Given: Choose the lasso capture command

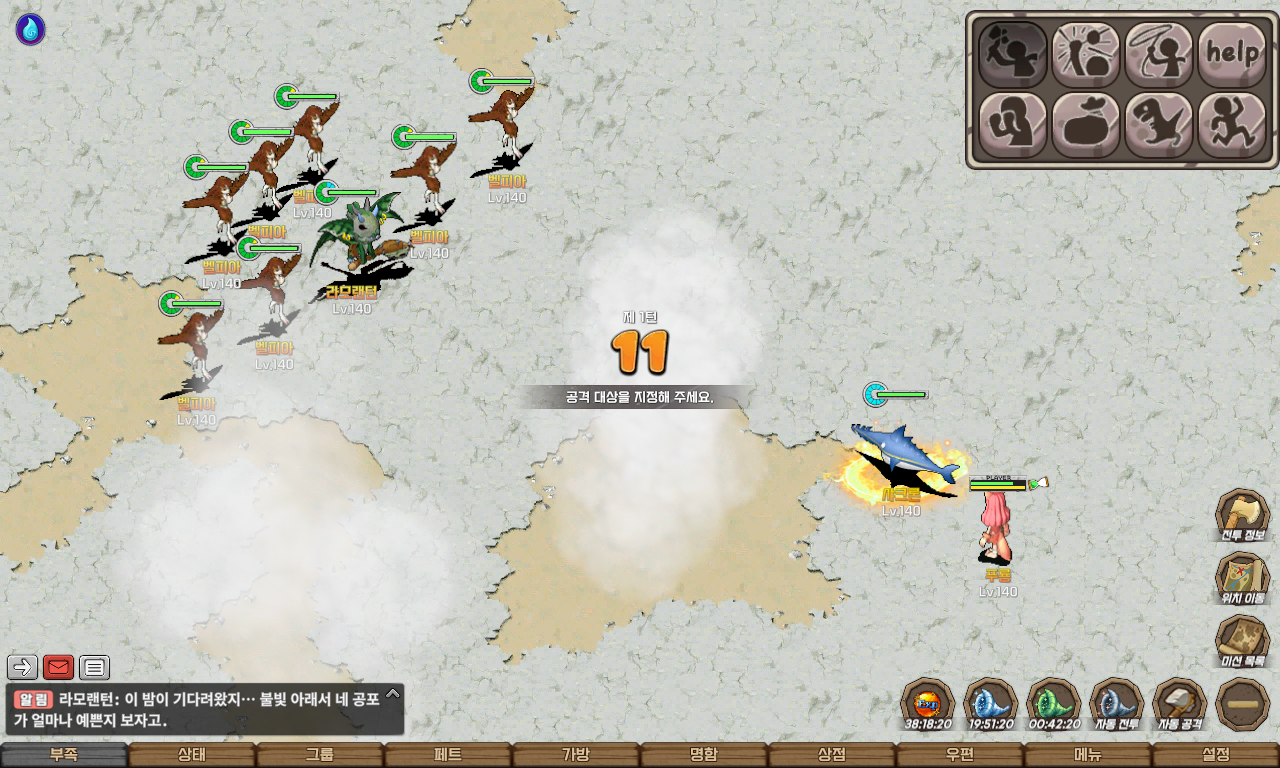Looking at the screenshot, I should 1158,54.
